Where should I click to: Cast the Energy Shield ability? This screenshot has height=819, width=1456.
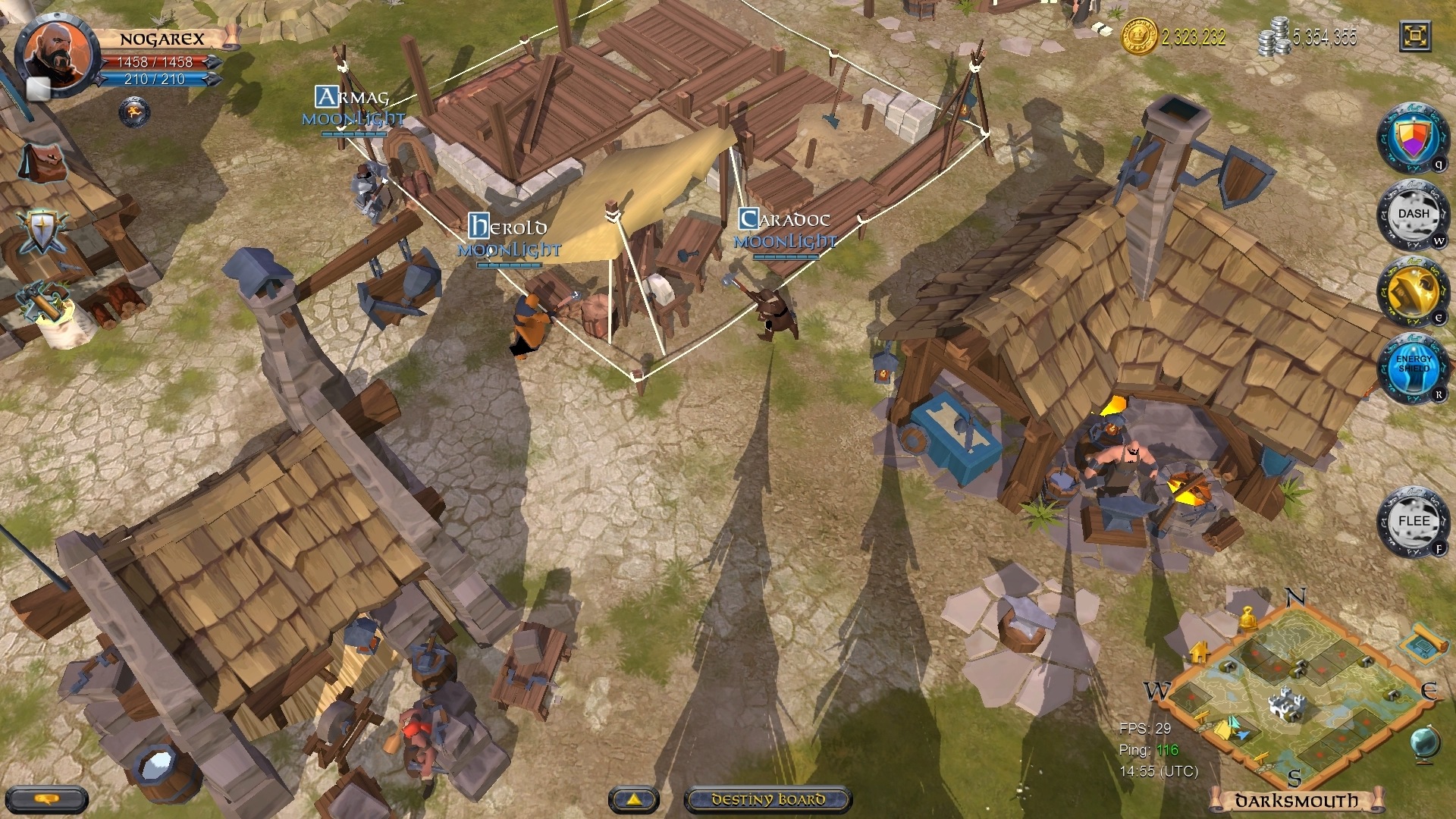coord(1414,369)
